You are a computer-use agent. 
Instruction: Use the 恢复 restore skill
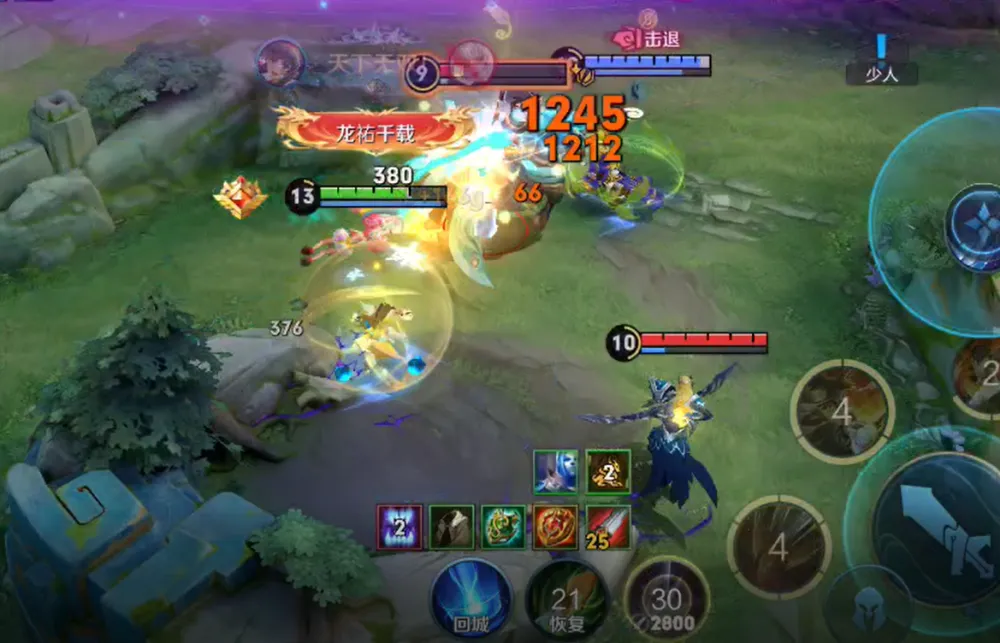566,600
